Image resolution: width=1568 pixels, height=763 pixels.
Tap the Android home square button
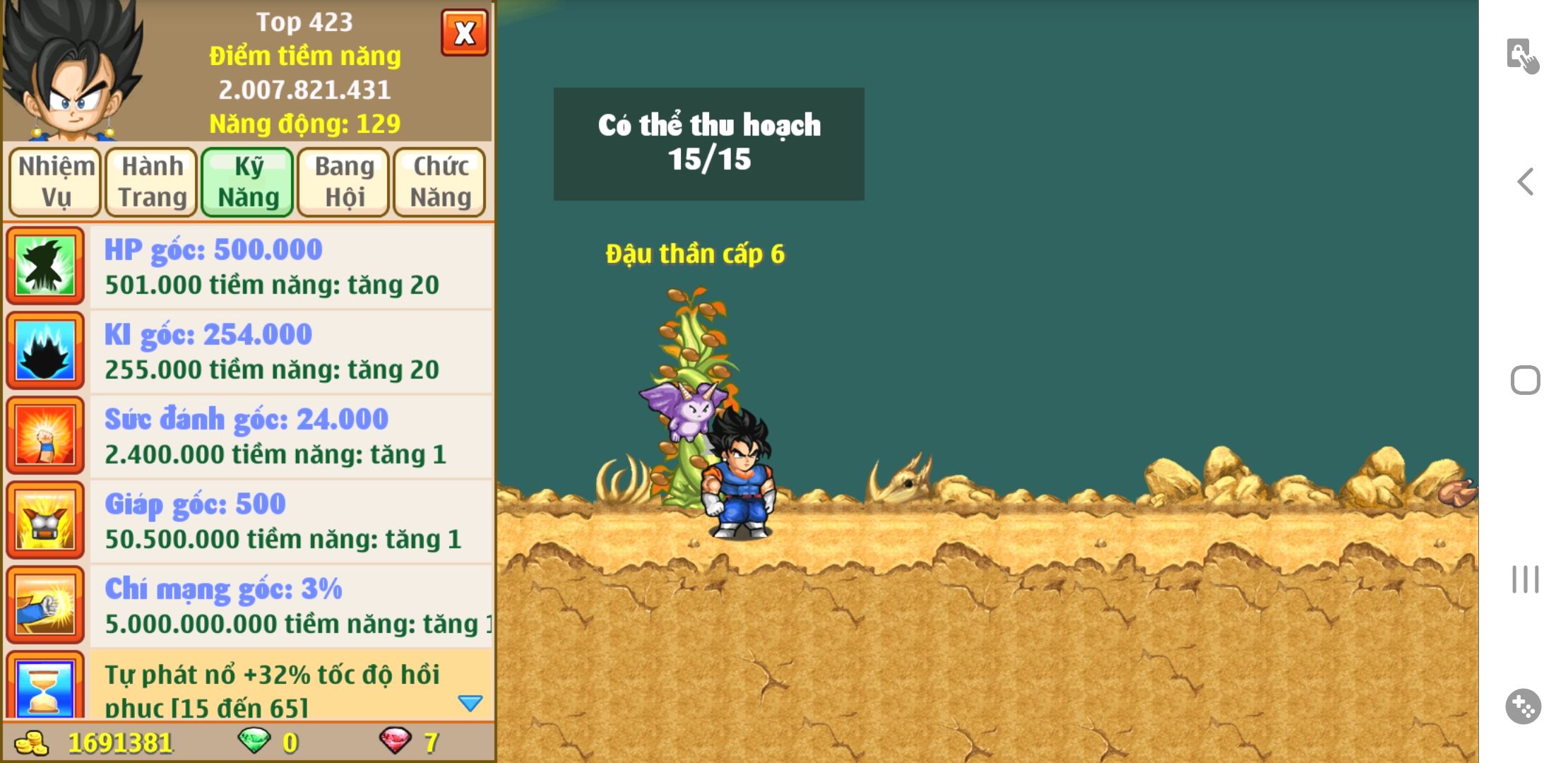tap(1526, 380)
